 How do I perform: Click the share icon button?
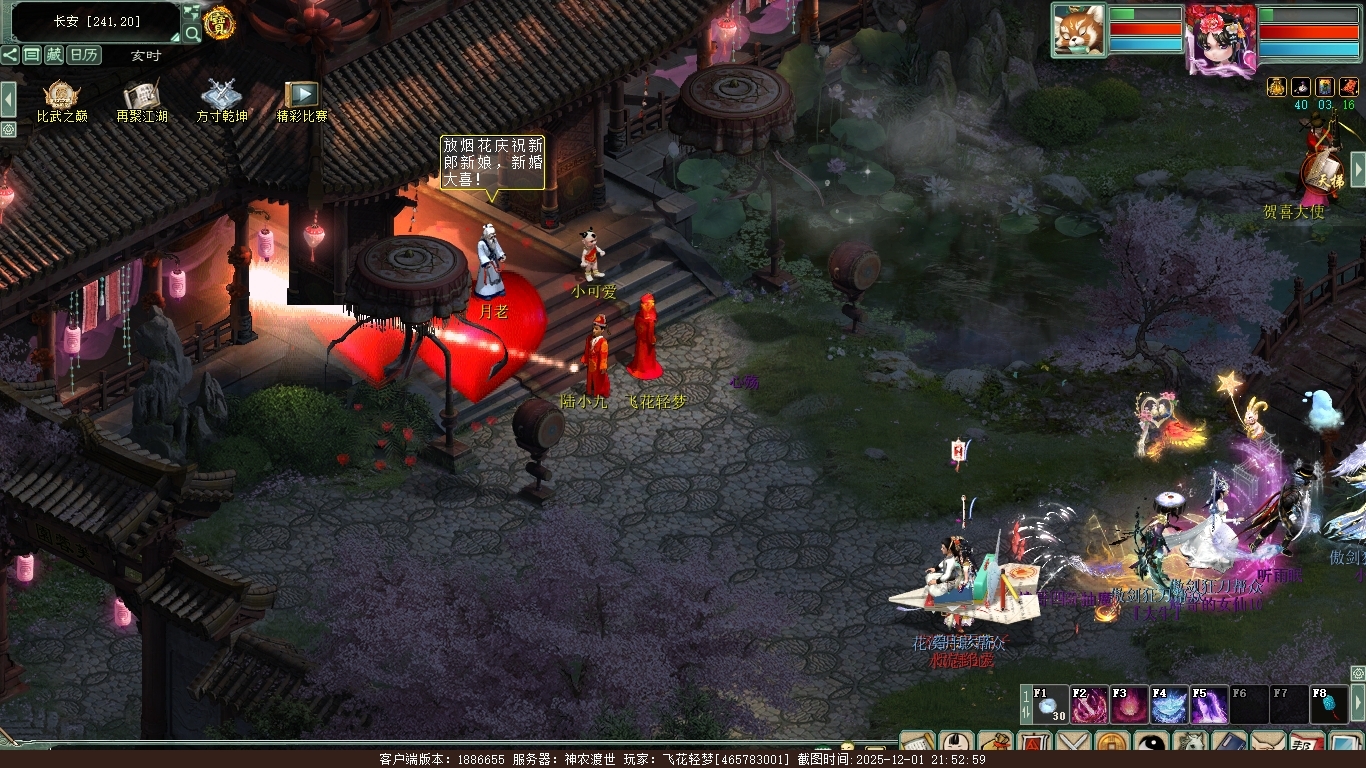point(10,55)
